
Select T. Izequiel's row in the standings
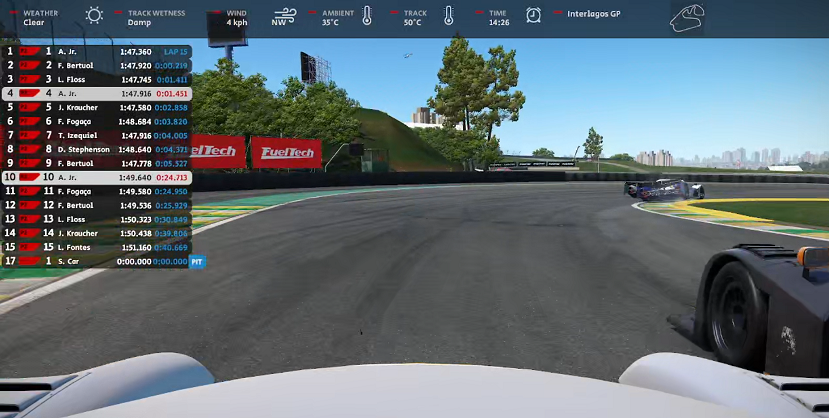(96, 135)
